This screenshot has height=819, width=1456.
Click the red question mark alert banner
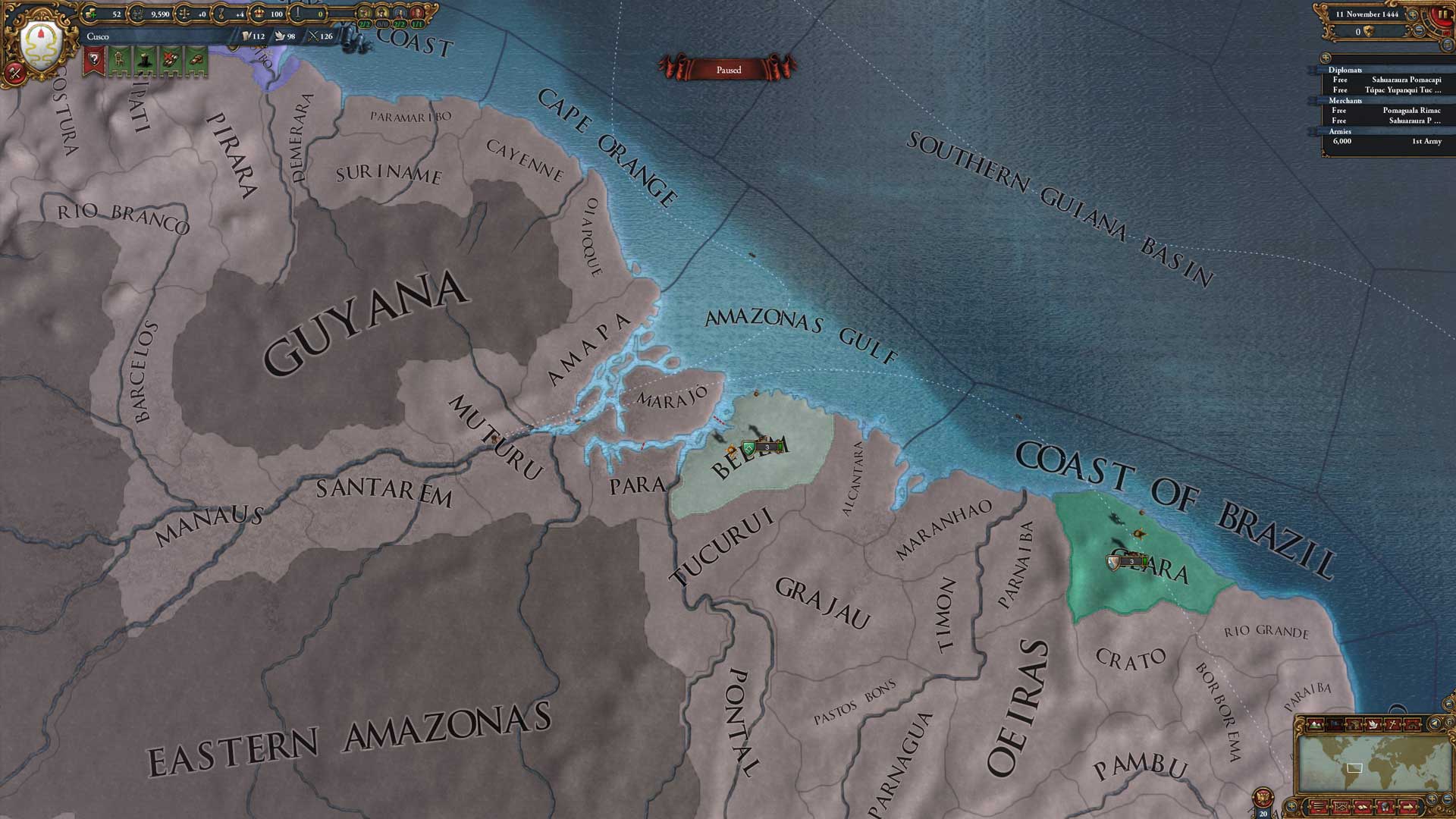[94, 60]
